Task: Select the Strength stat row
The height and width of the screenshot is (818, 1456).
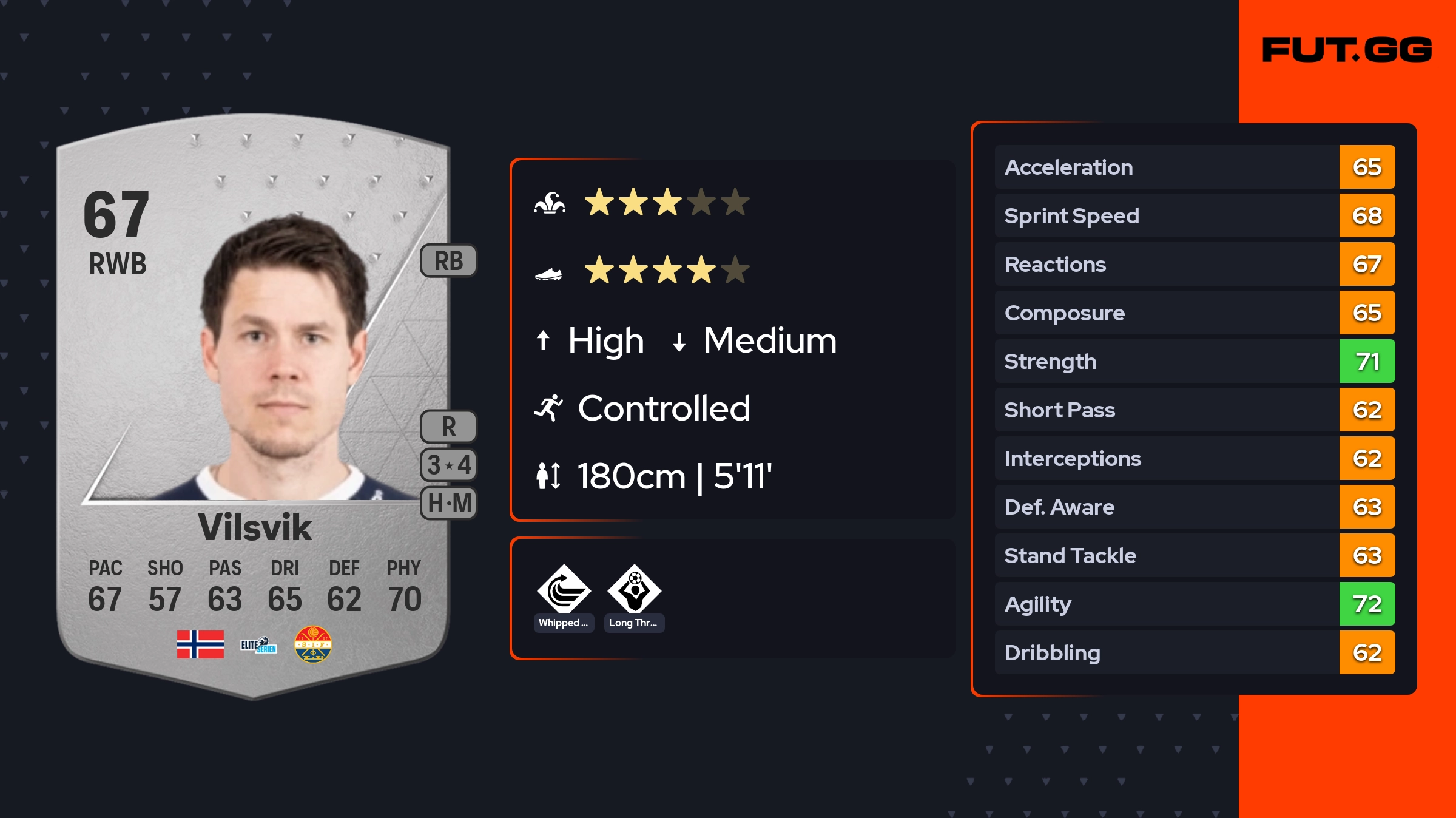Action: tap(1194, 361)
